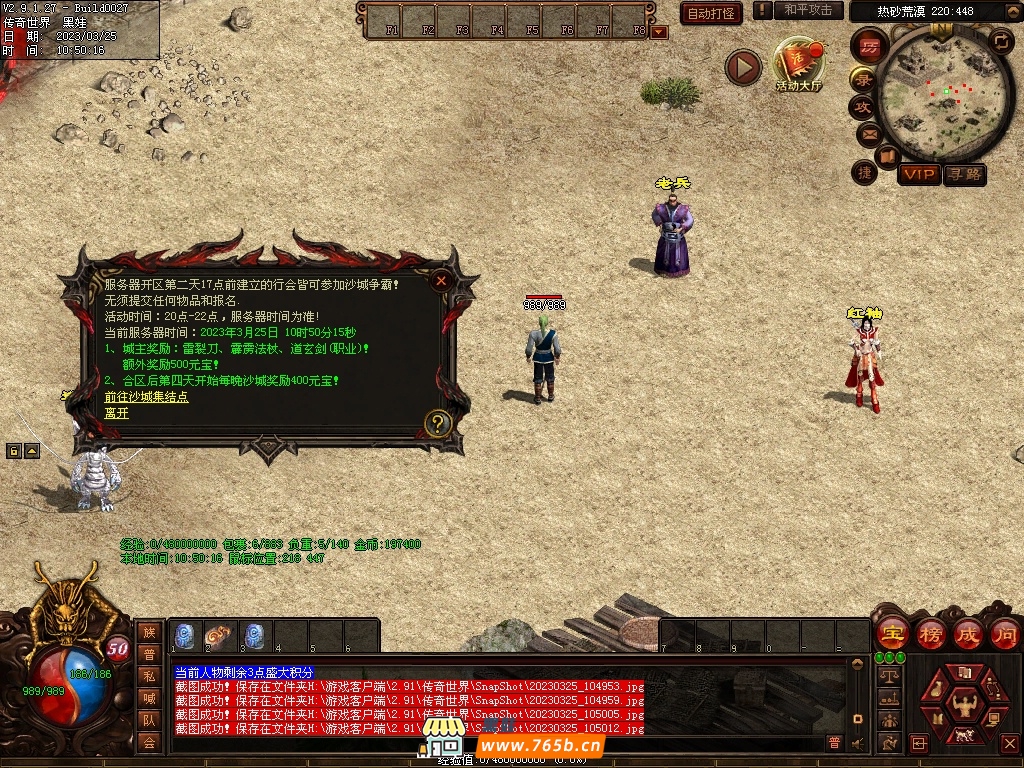Image resolution: width=1024 pixels, height=768 pixels.
Task: Click the round play arrow button
Action: coord(743,67)
